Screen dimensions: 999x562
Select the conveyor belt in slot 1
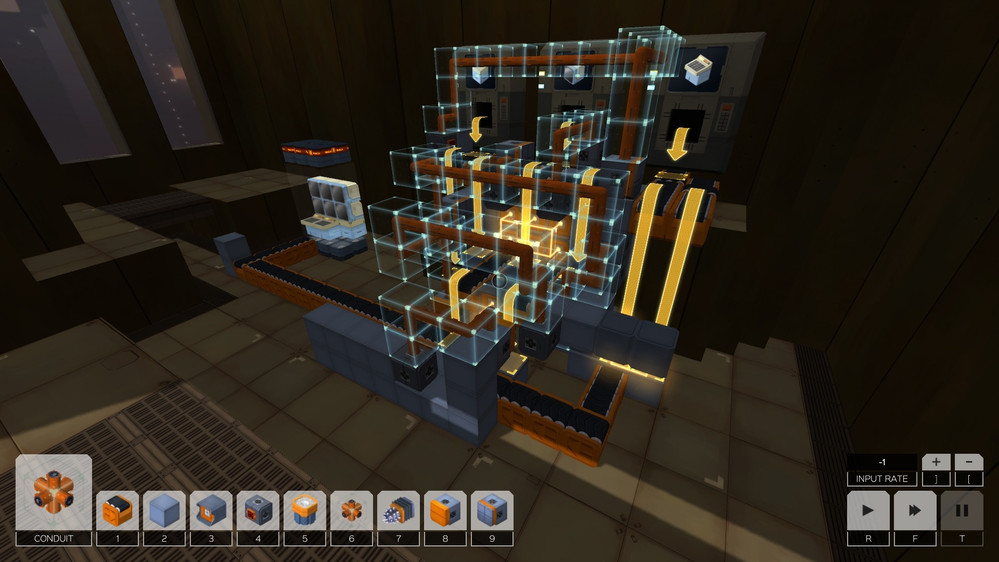click(117, 510)
